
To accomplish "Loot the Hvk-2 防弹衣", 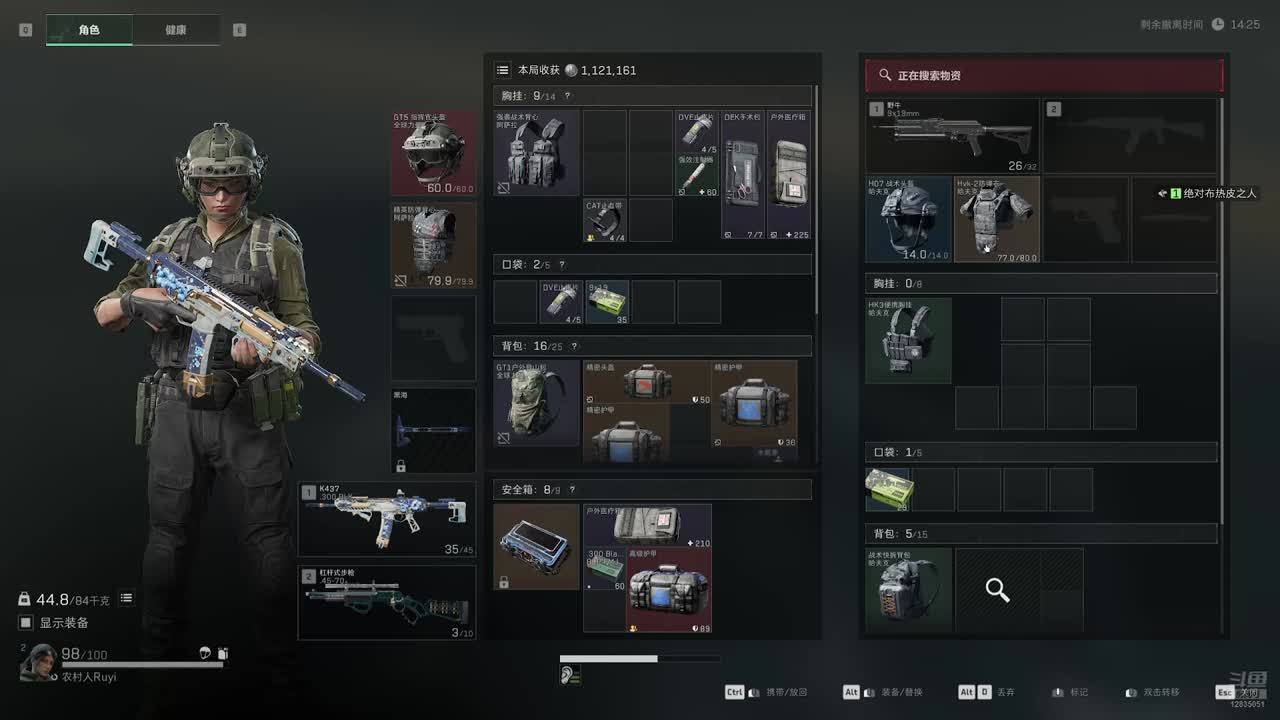I will [x=996, y=219].
